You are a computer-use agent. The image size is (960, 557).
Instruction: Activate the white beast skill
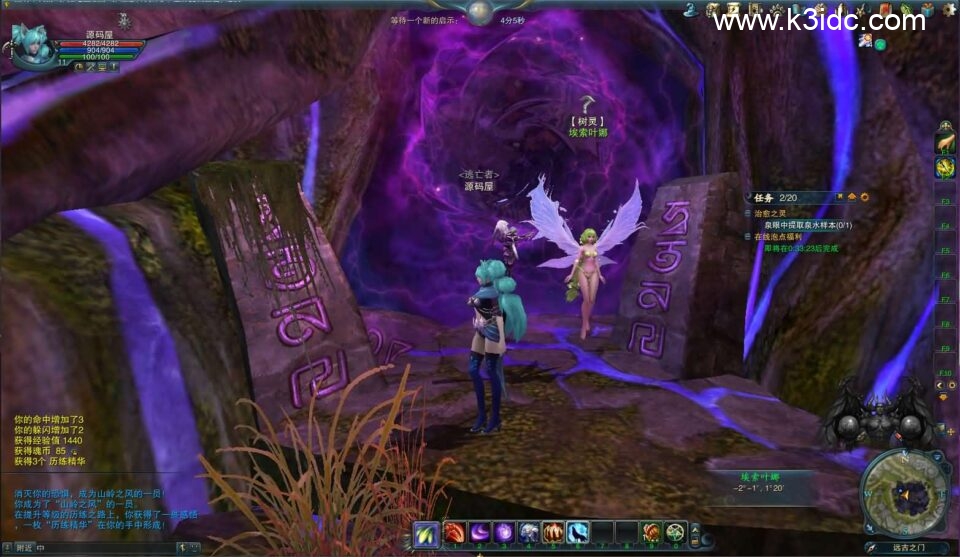529,533
